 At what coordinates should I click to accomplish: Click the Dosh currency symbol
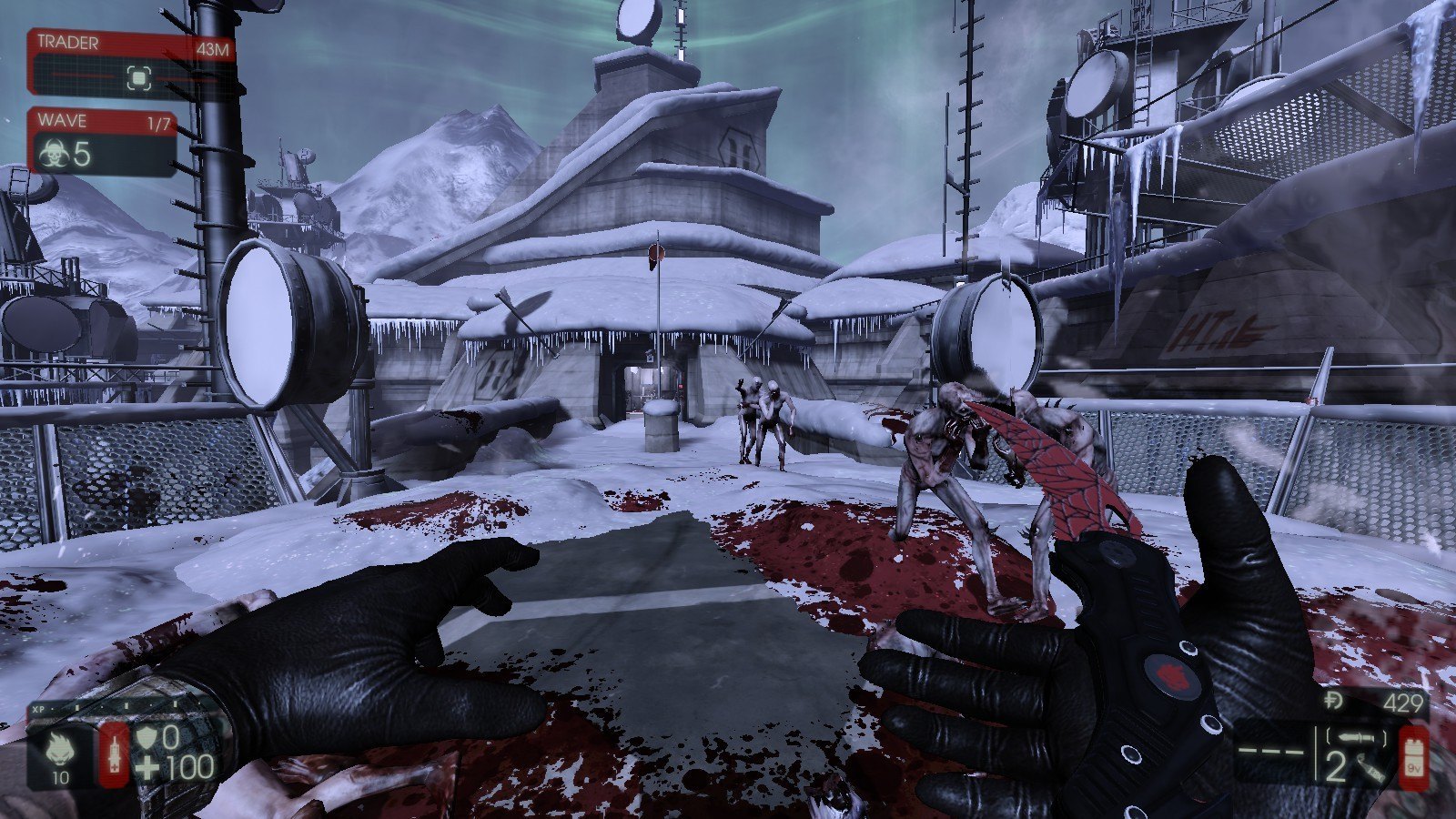click(1335, 702)
